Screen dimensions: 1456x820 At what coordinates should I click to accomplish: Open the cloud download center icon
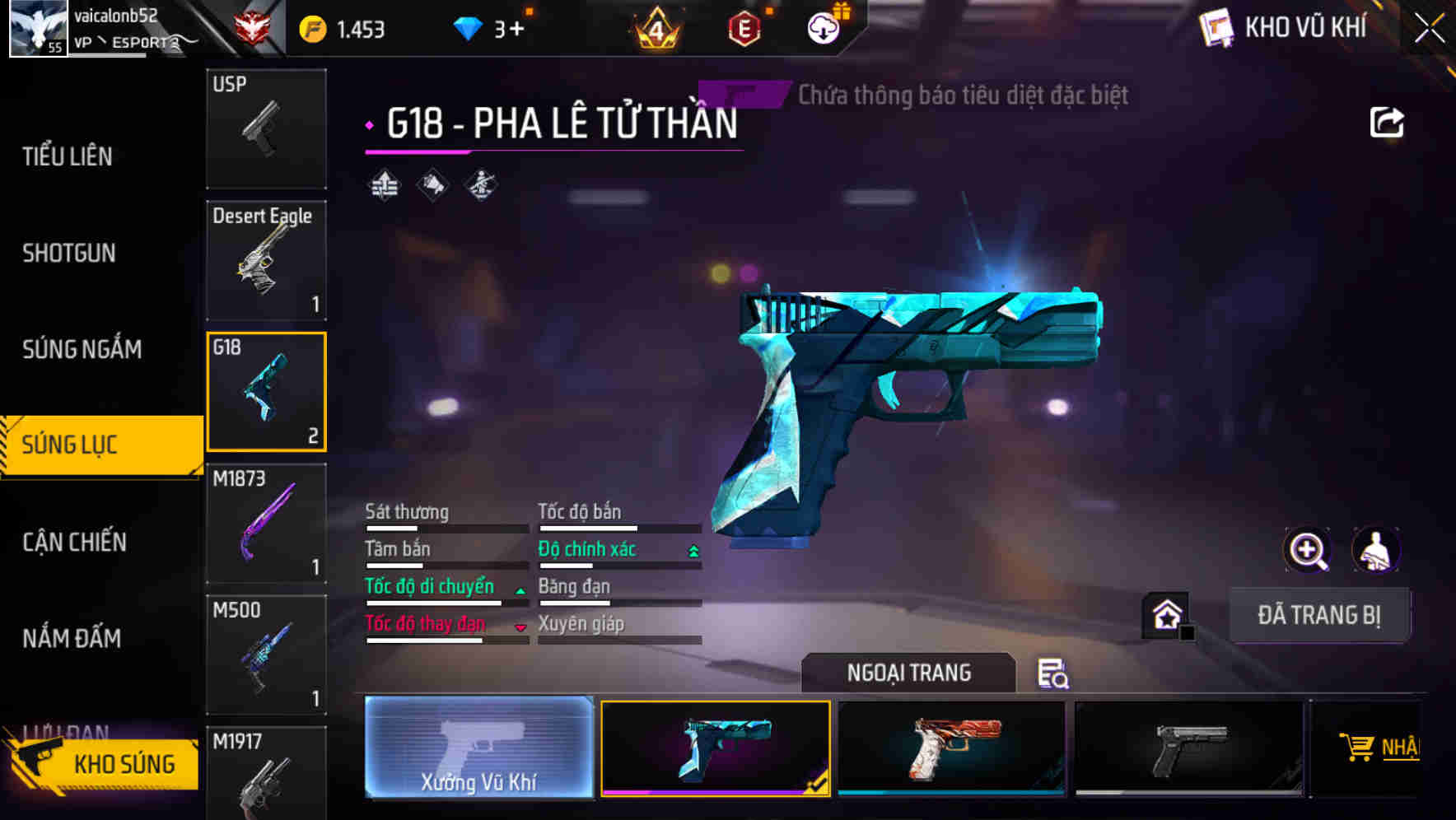[823, 27]
